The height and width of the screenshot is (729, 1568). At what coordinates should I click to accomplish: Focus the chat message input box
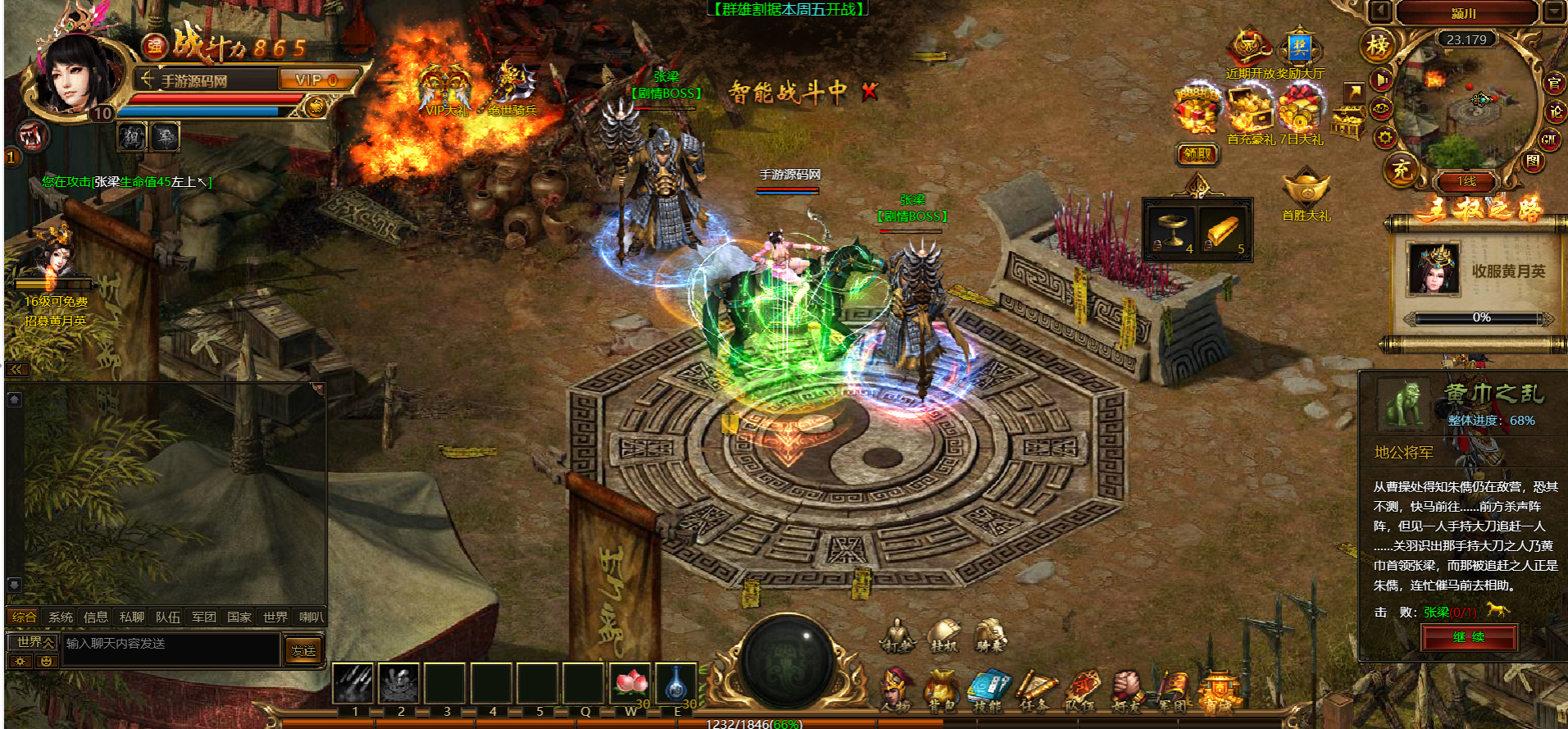172,645
